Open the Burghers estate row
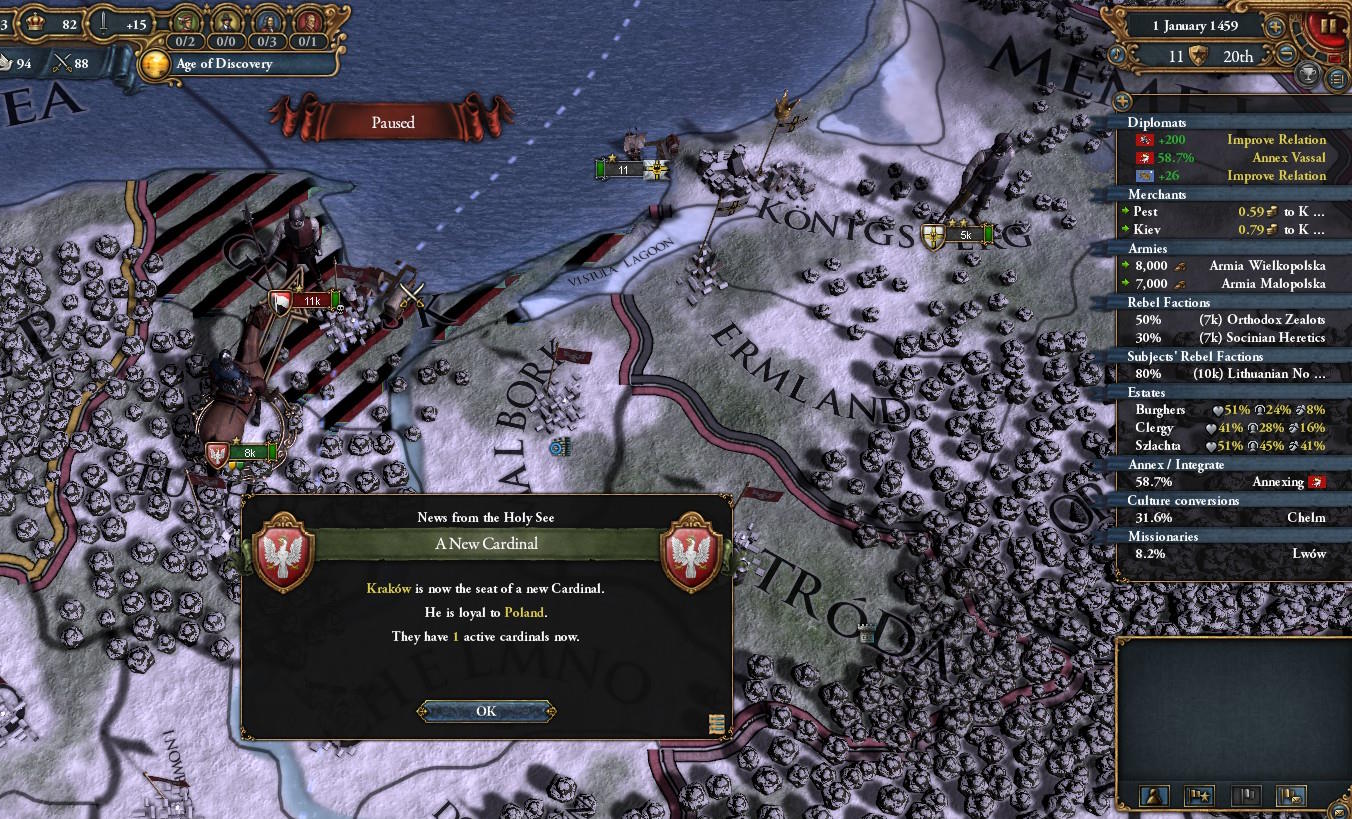The image size is (1352, 819). [1226, 410]
